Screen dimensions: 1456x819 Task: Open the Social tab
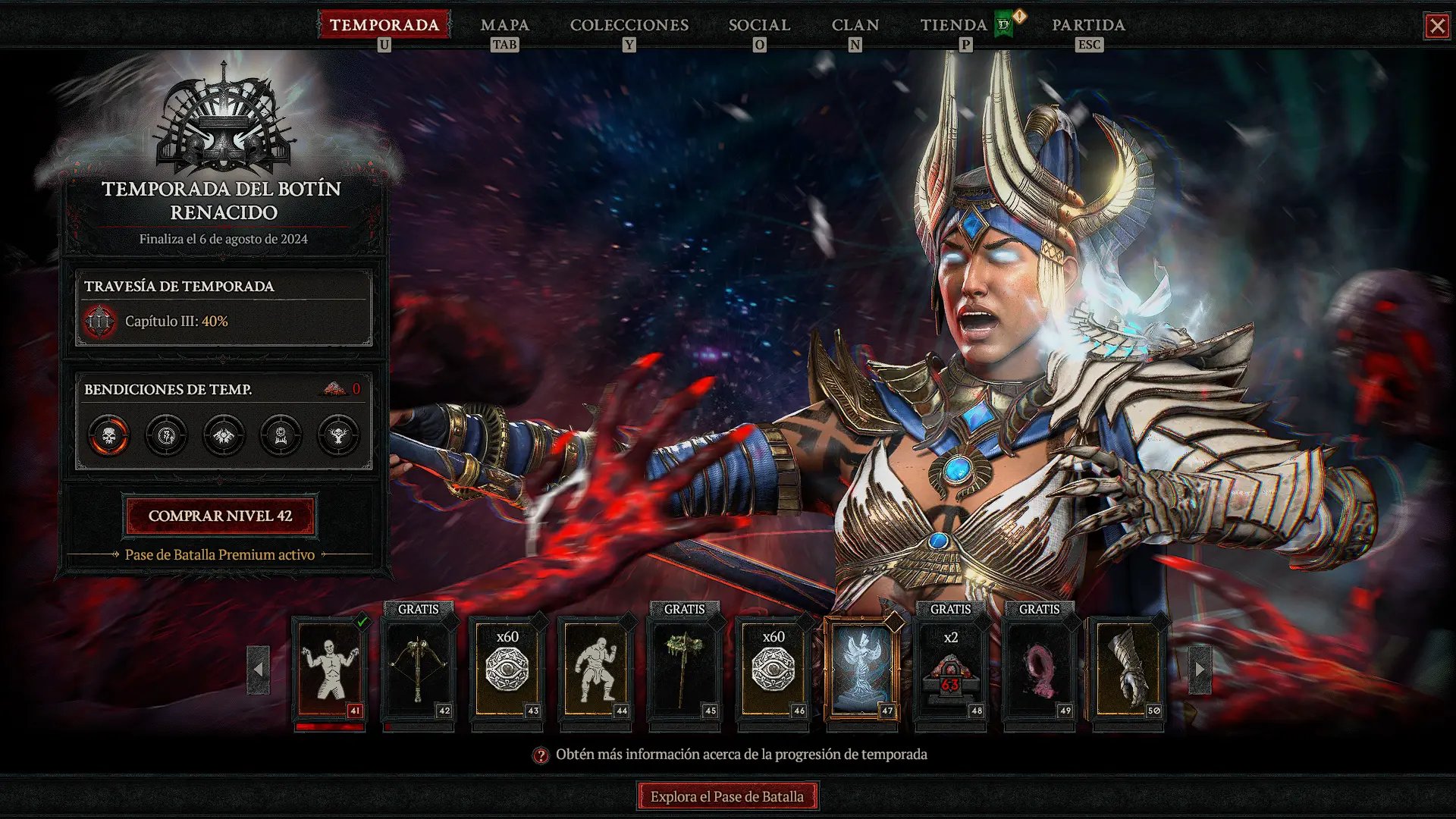(x=759, y=25)
